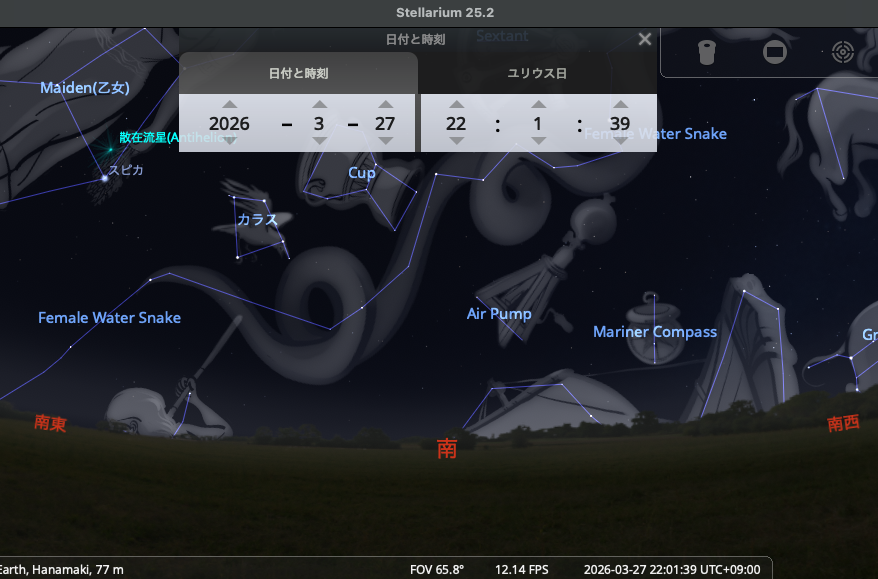Decrease the year with the down arrow
Viewport: 878px width, 579px height.
click(230, 141)
